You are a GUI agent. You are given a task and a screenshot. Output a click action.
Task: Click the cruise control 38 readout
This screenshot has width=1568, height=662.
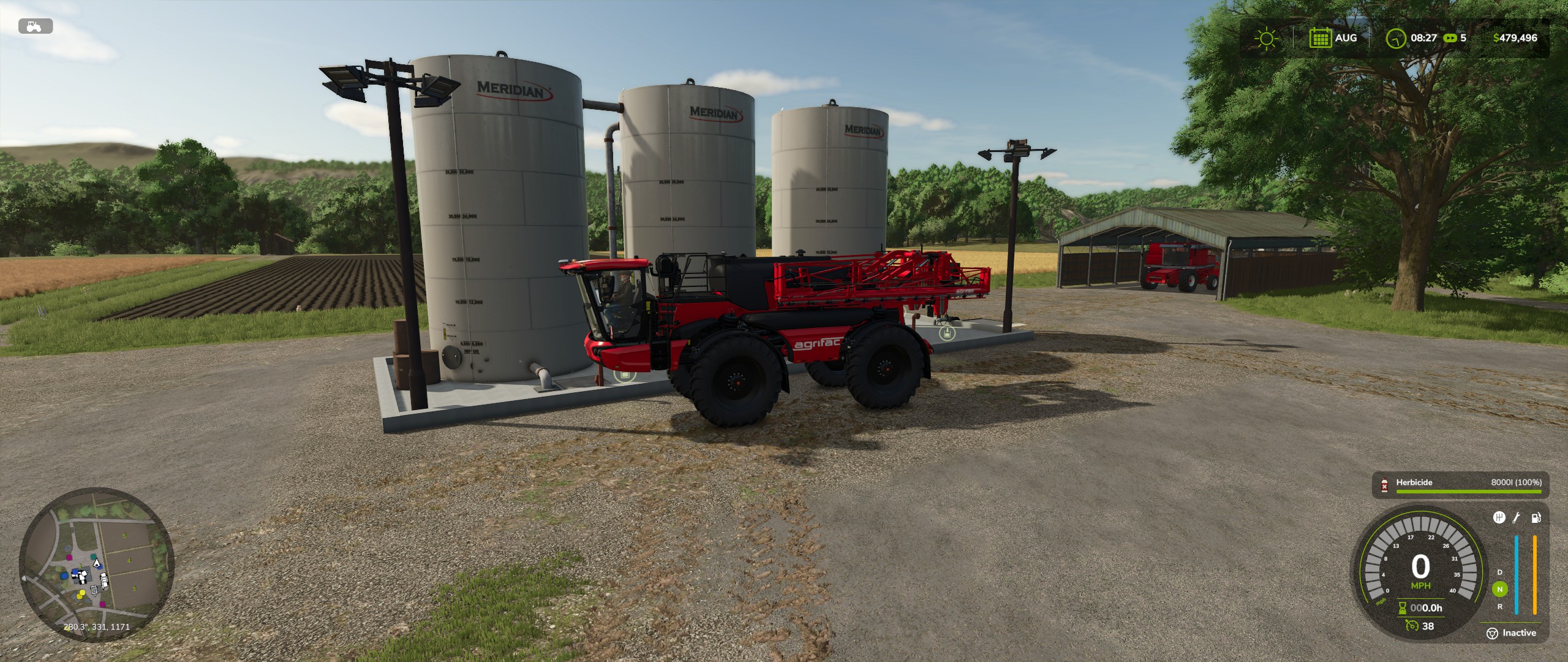click(1428, 627)
